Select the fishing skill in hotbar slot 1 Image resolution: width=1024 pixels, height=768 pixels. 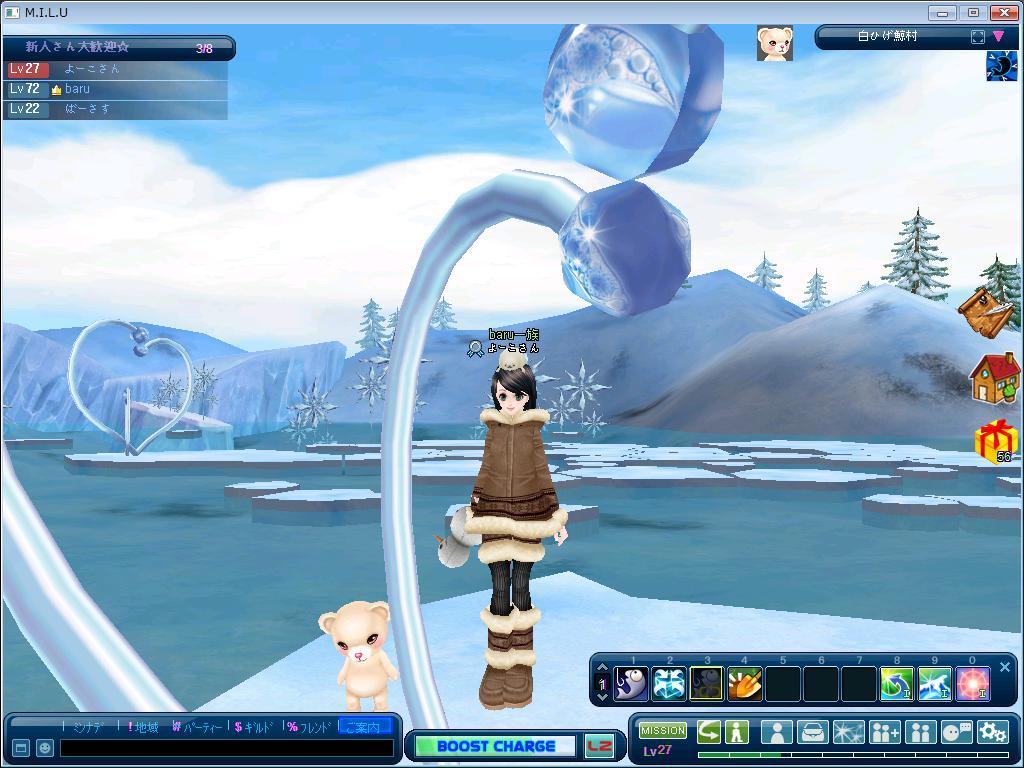[631, 684]
